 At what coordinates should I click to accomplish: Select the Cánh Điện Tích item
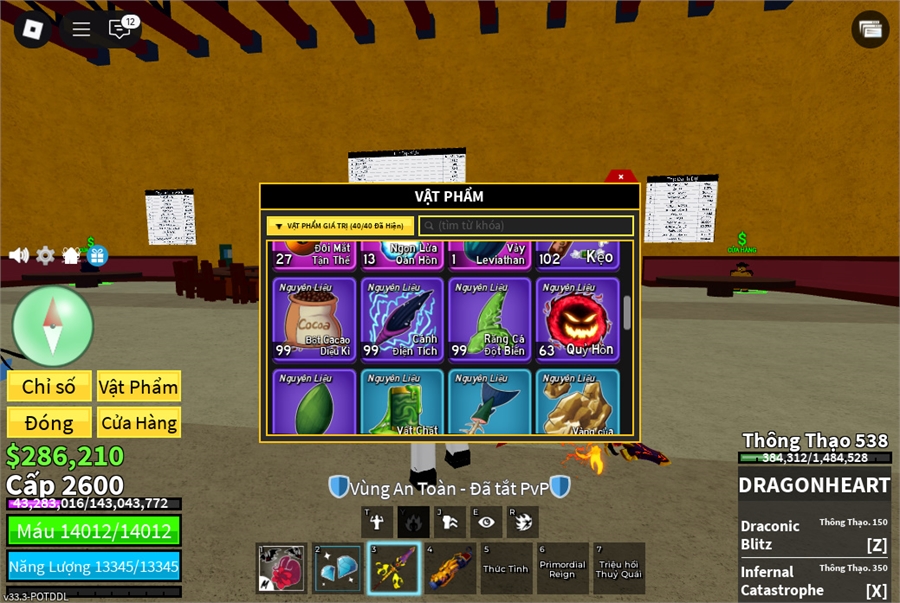(x=402, y=319)
